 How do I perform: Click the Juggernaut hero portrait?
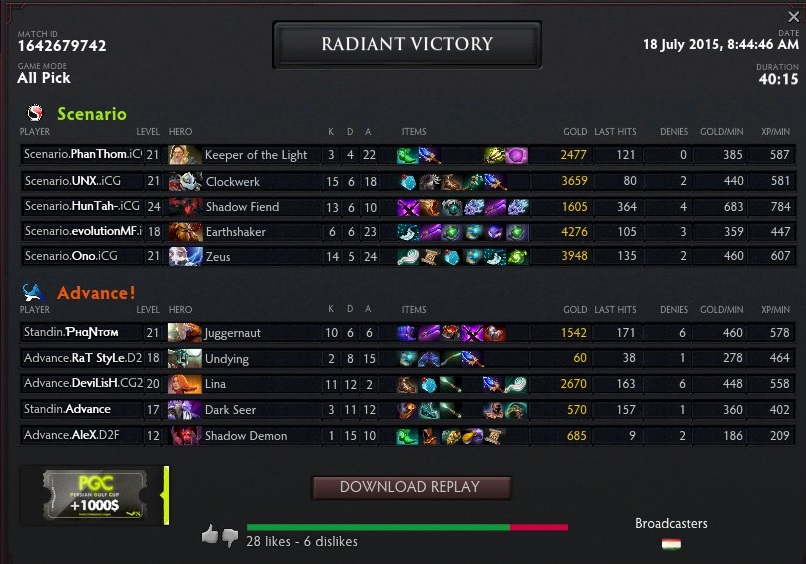pyautogui.click(x=185, y=333)
